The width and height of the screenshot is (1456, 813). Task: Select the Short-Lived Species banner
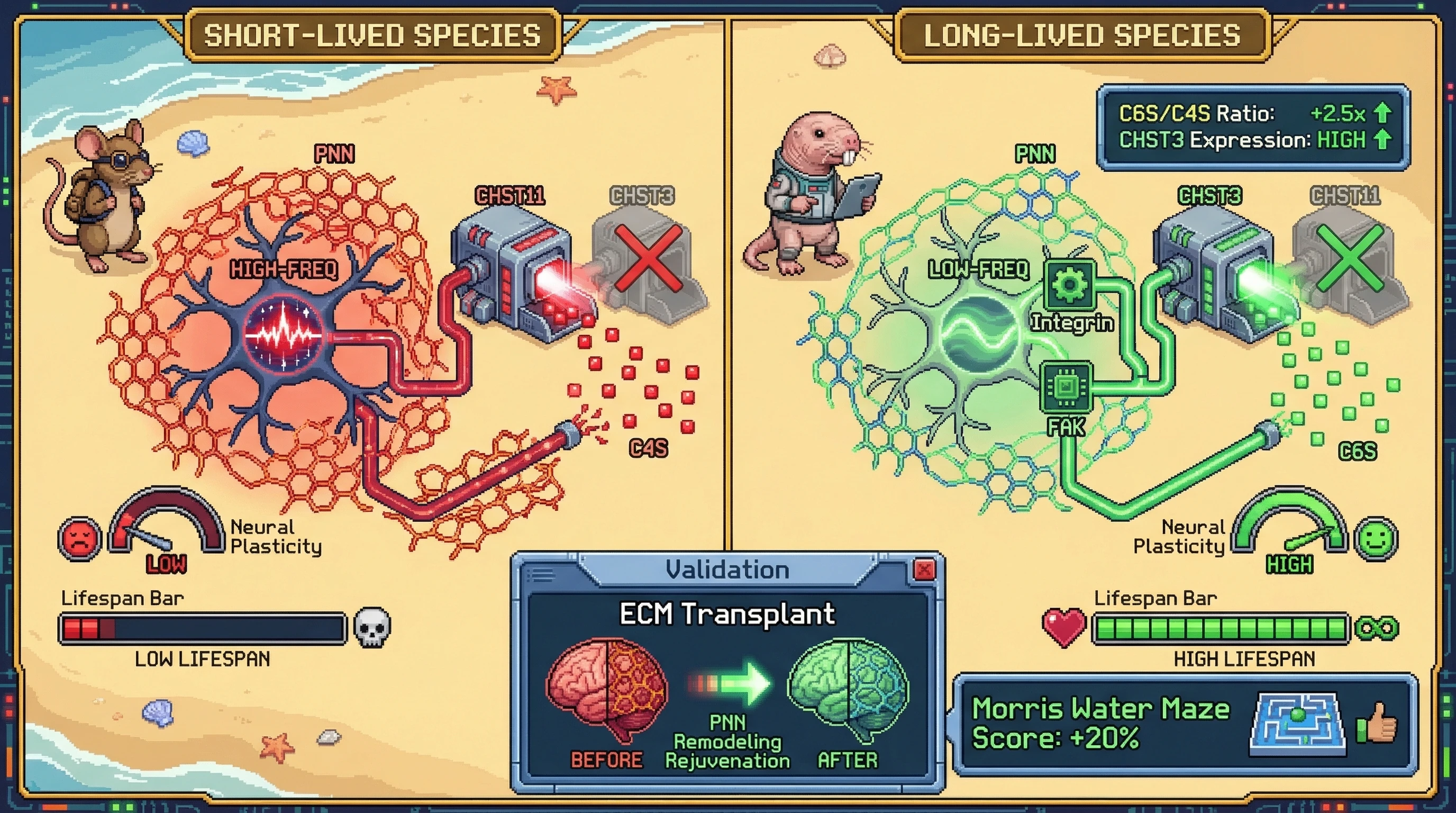372,35
